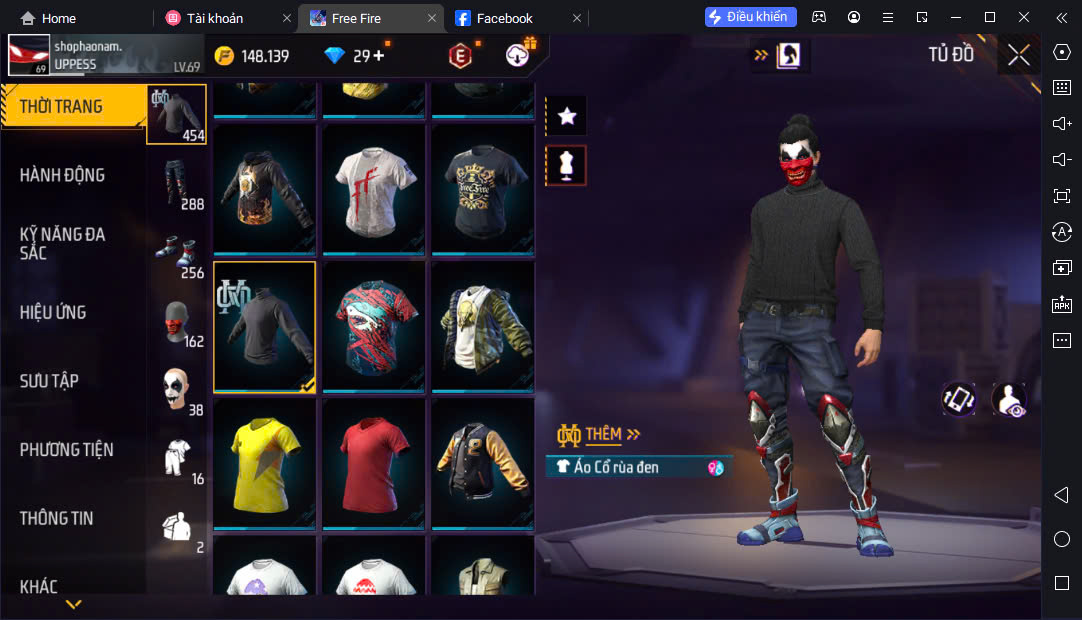Pick the white FF logo t-shirt
This screenshot has height=620, width=1082.
tap(373, 187)
